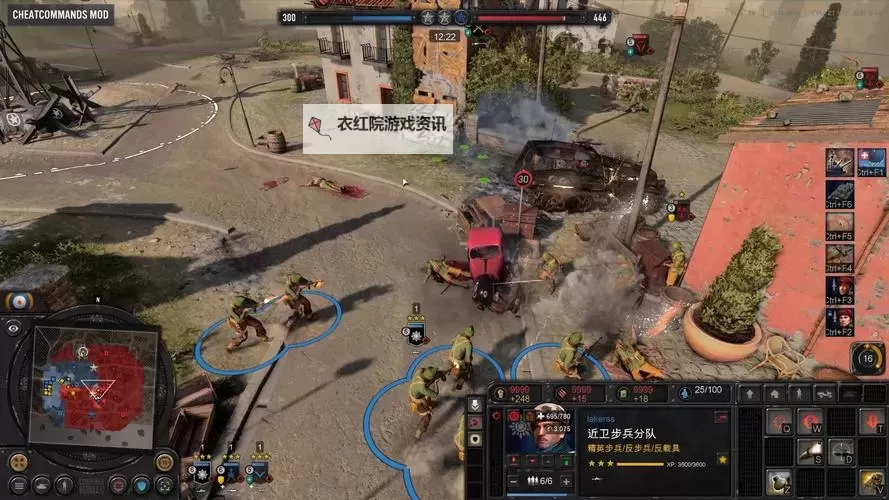This screenshot has width=889, height=500.
Task: Trigger the red ability with hotkey W
Action: 810,421
